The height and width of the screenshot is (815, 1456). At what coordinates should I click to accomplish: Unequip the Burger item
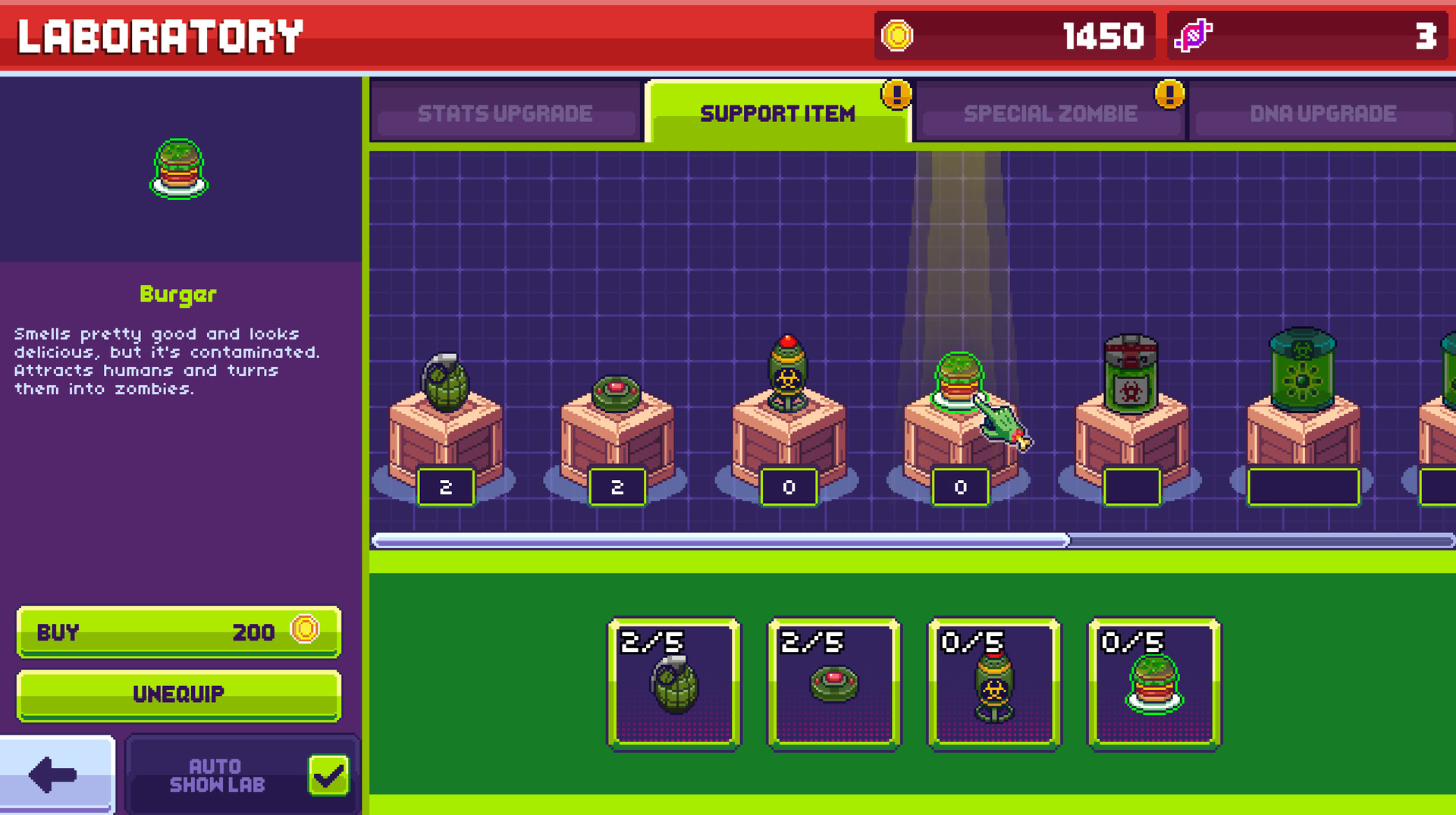[178, 694]
